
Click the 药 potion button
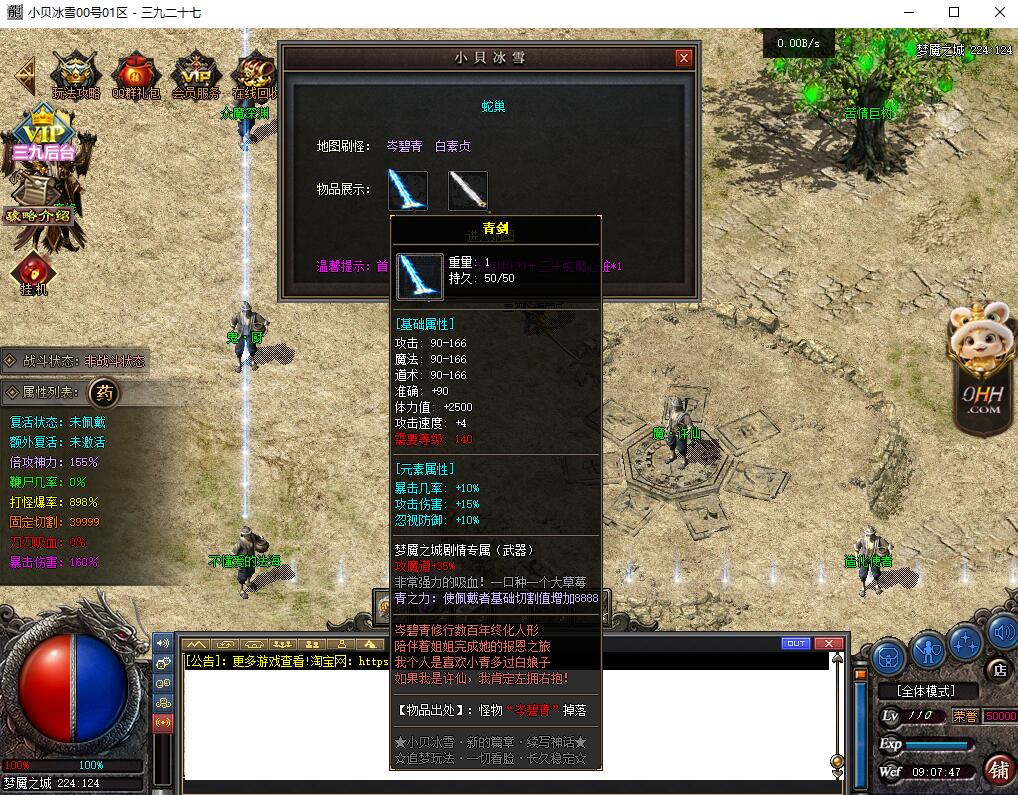104,393
